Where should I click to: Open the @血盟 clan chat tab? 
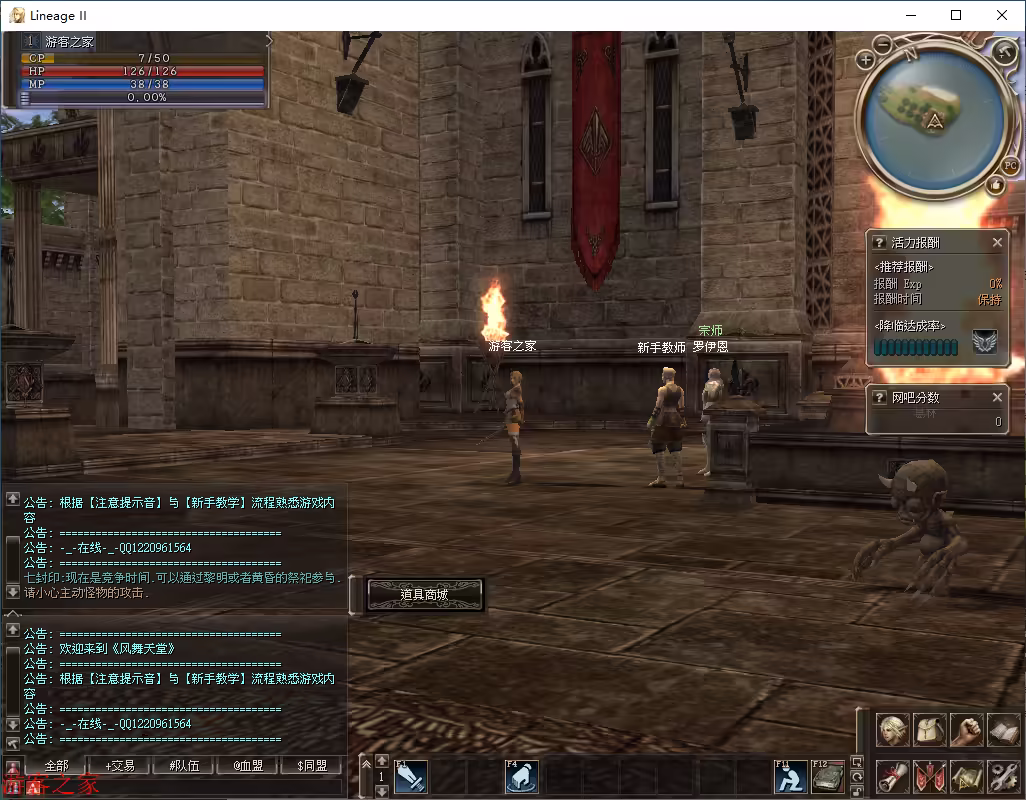pos(248,766)
